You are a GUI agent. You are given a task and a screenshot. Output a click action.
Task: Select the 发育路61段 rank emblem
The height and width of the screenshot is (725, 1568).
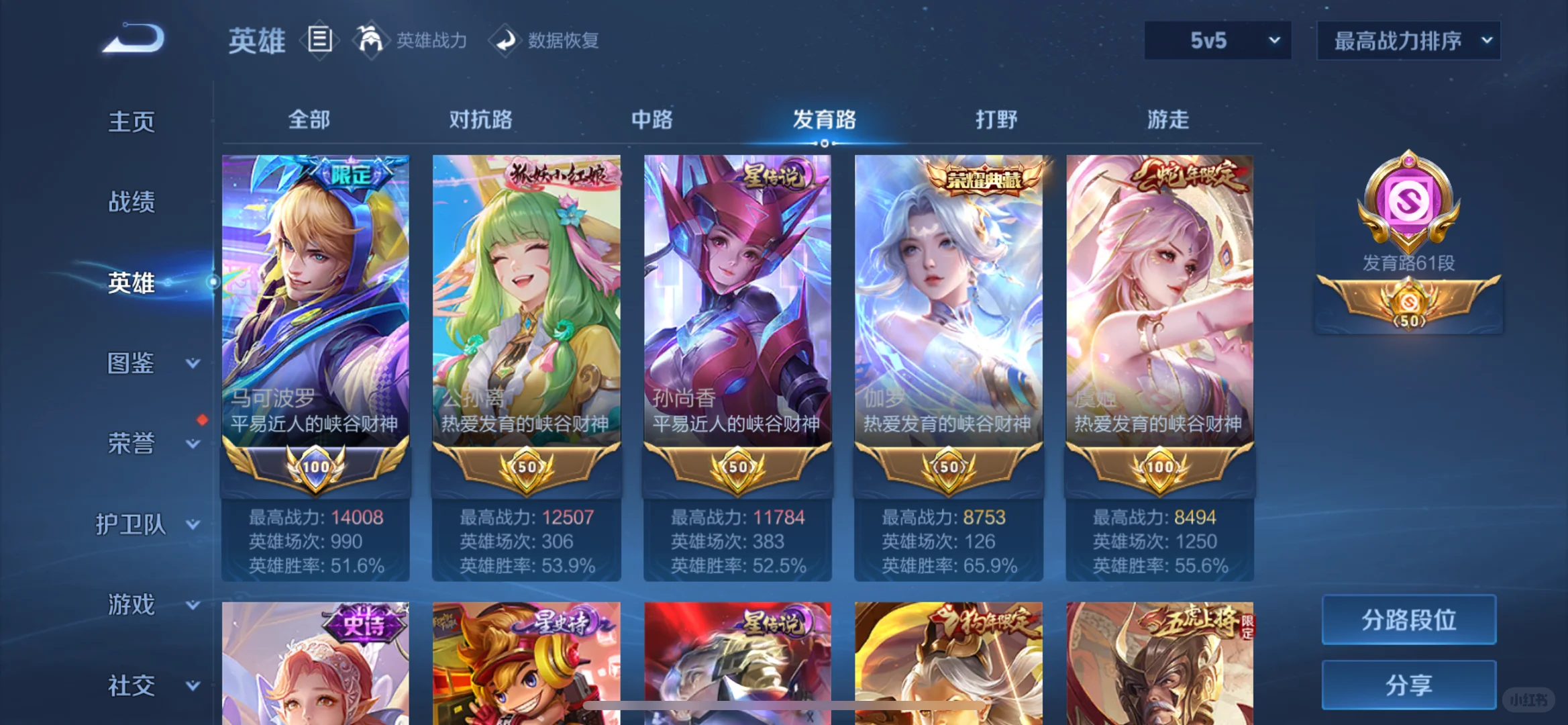pos(1410,264)
